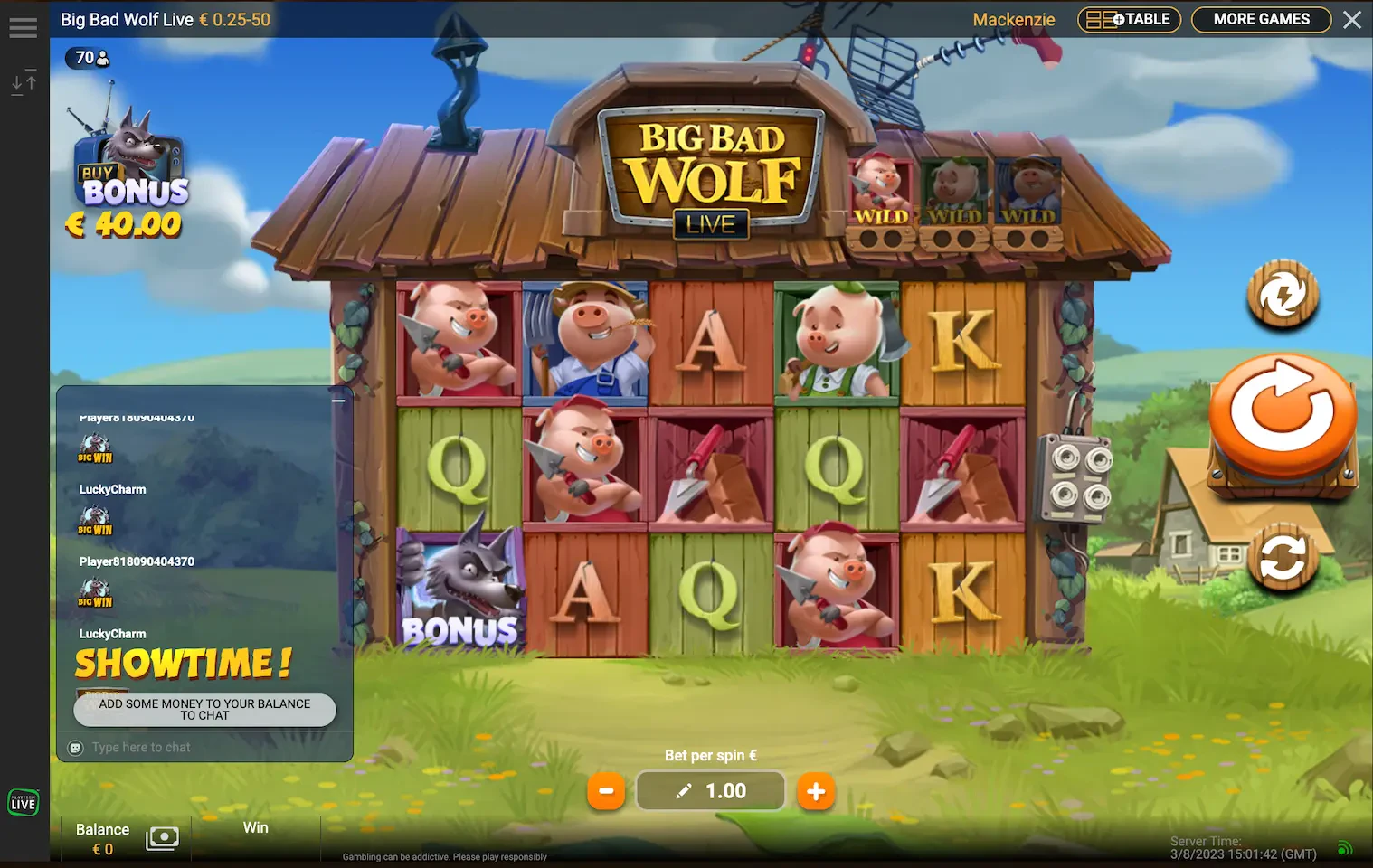Spin the reels with the orange button
The width and height of the screenshot is (1373, 868).
[1283, 414]
